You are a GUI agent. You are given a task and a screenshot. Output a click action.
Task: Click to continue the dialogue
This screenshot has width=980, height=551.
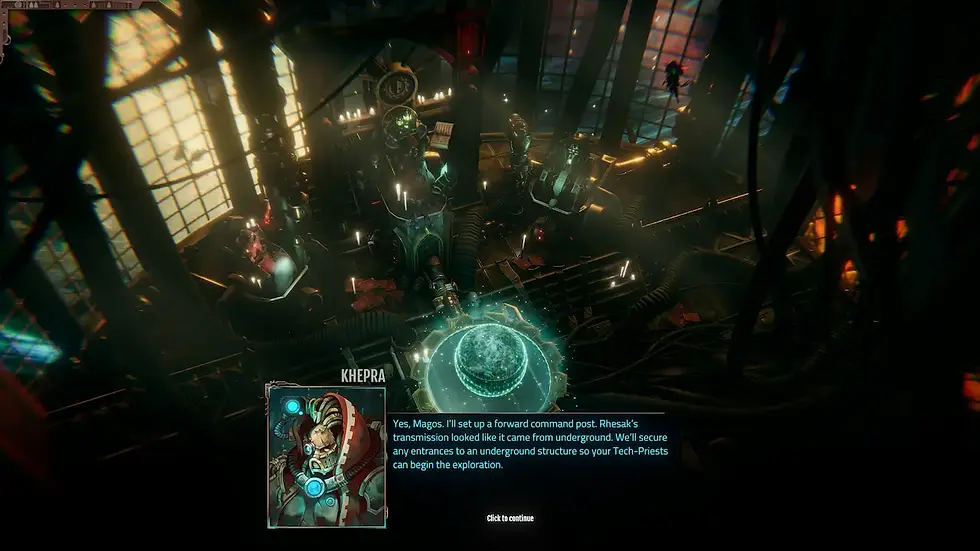coord(510,518)
